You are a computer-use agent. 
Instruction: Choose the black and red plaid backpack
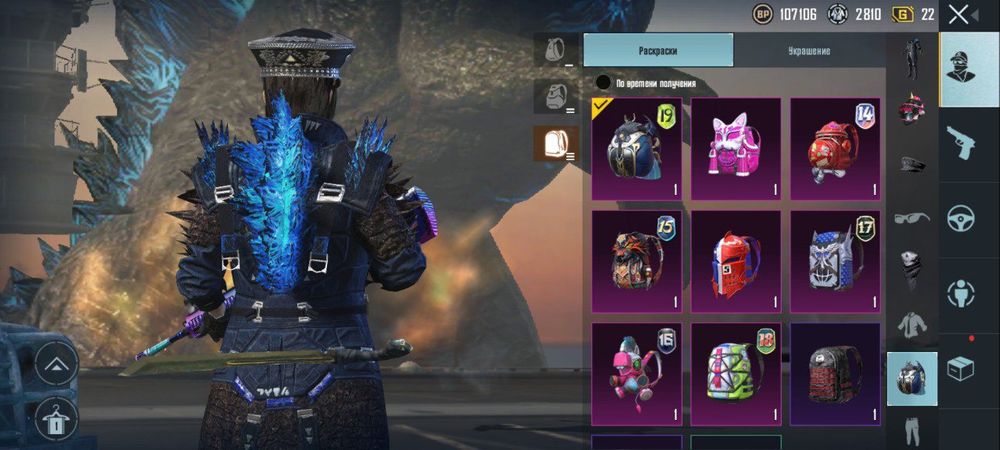tap(835, 372)
